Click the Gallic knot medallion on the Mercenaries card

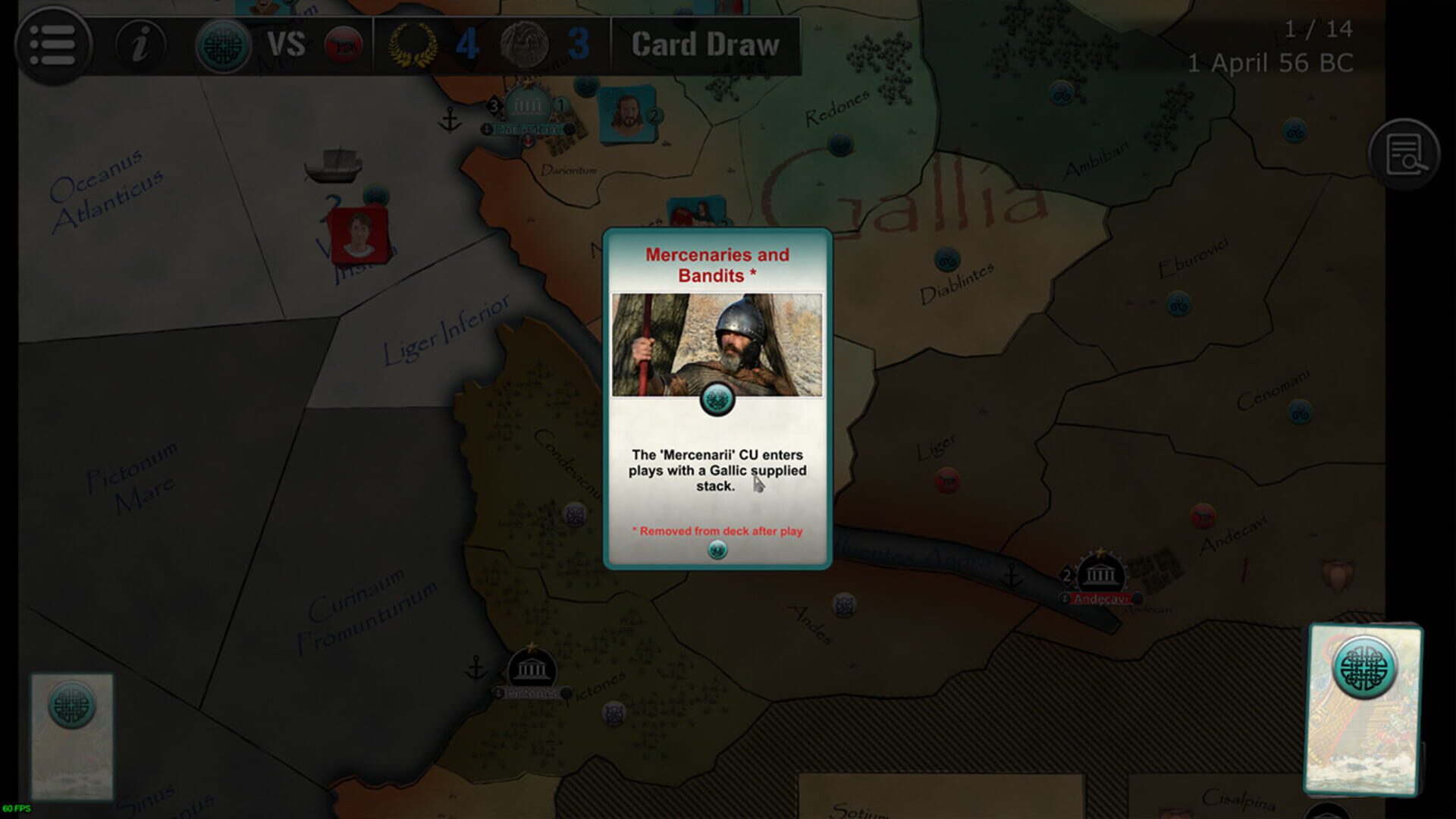click(718, 399)
